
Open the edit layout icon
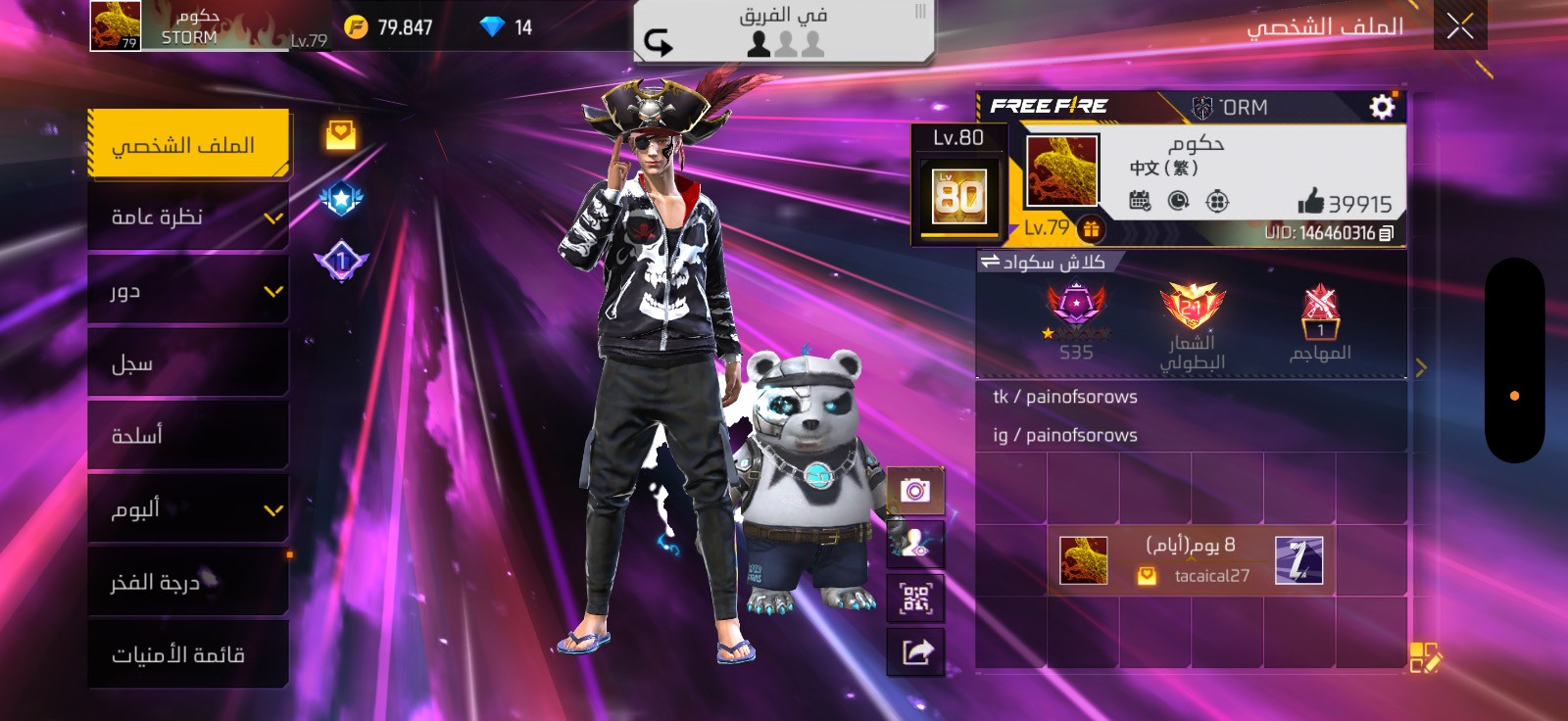(x=1424, y=657)
